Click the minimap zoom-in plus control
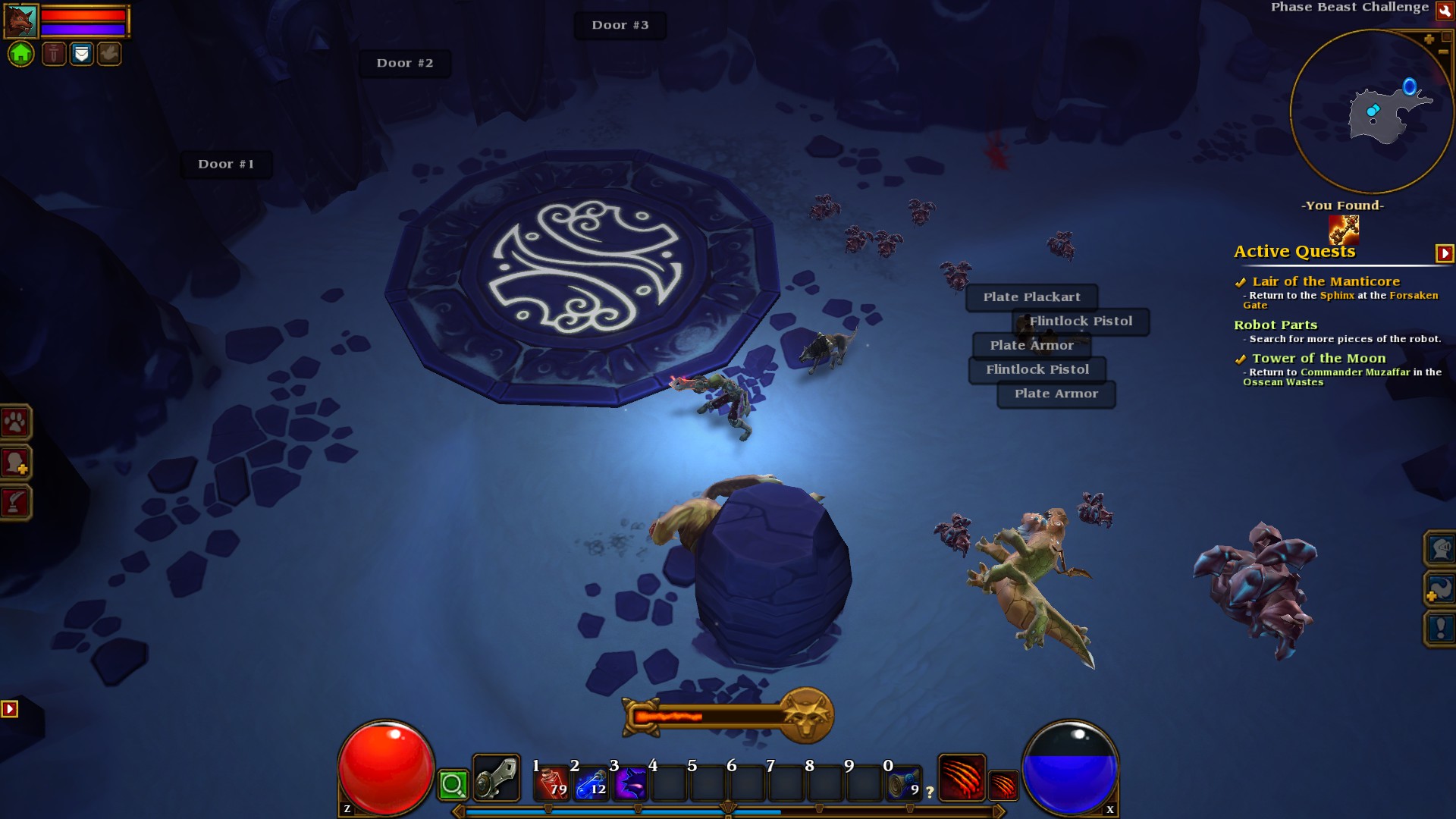This screenshot has height=819, width=1456. (x=1428, y=39)
